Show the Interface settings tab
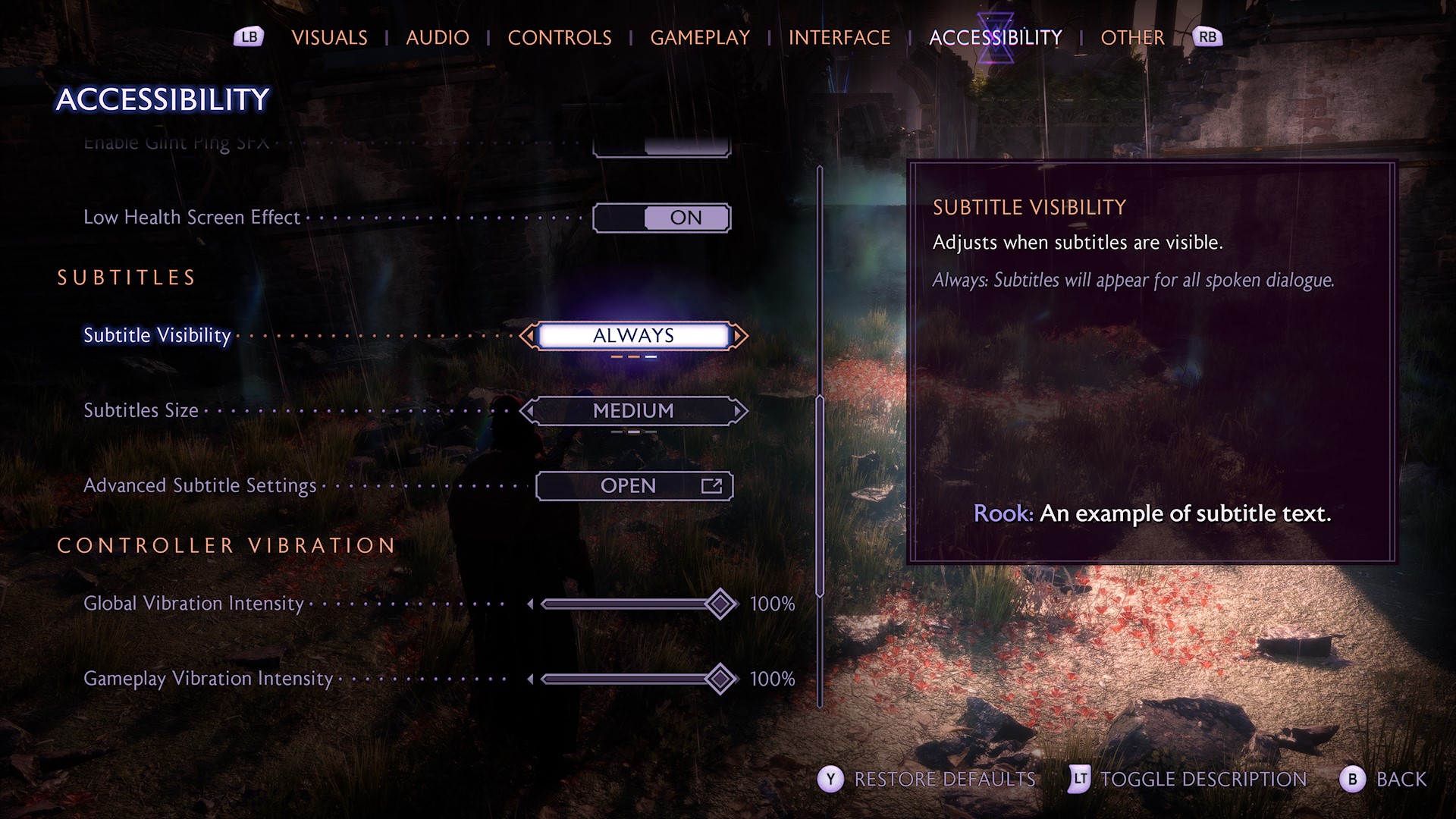1456x819 pixels. click(839, 37)
